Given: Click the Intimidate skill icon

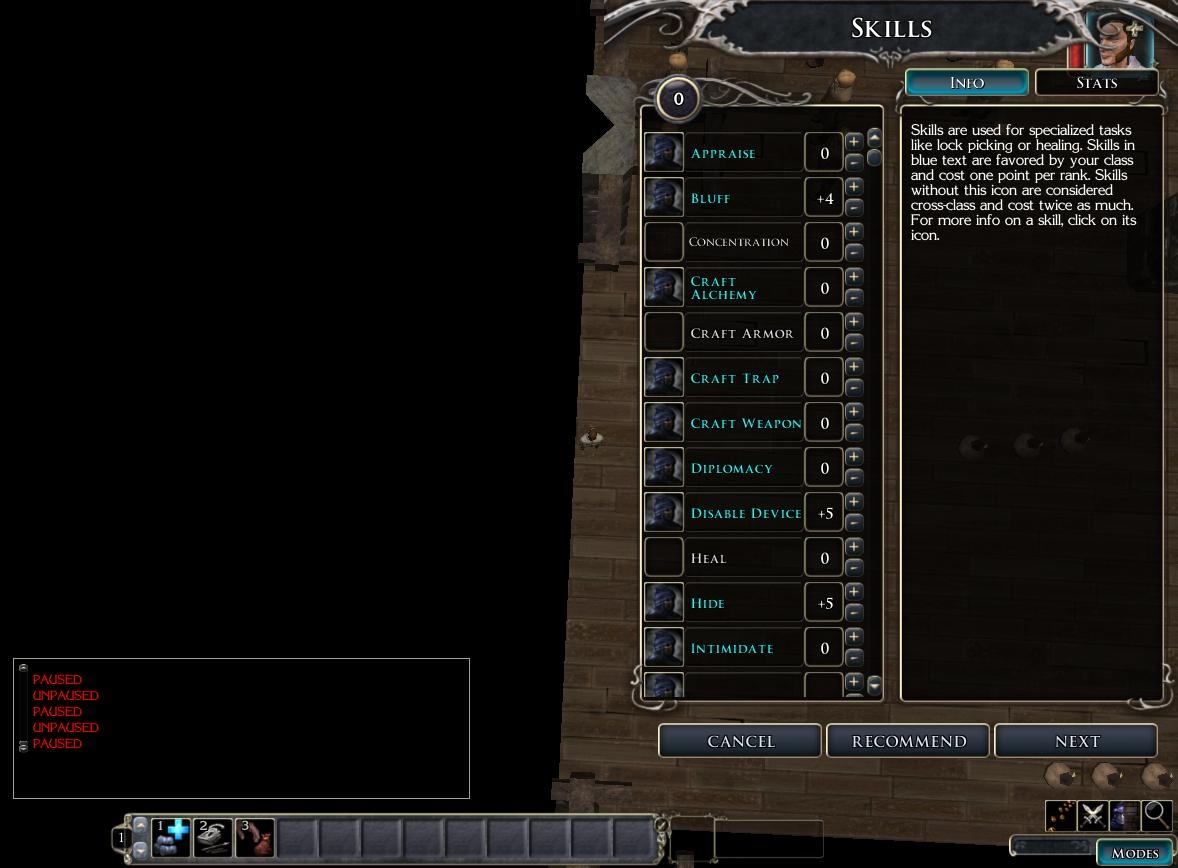Looking at the screenshot, I should coord(664,648).
